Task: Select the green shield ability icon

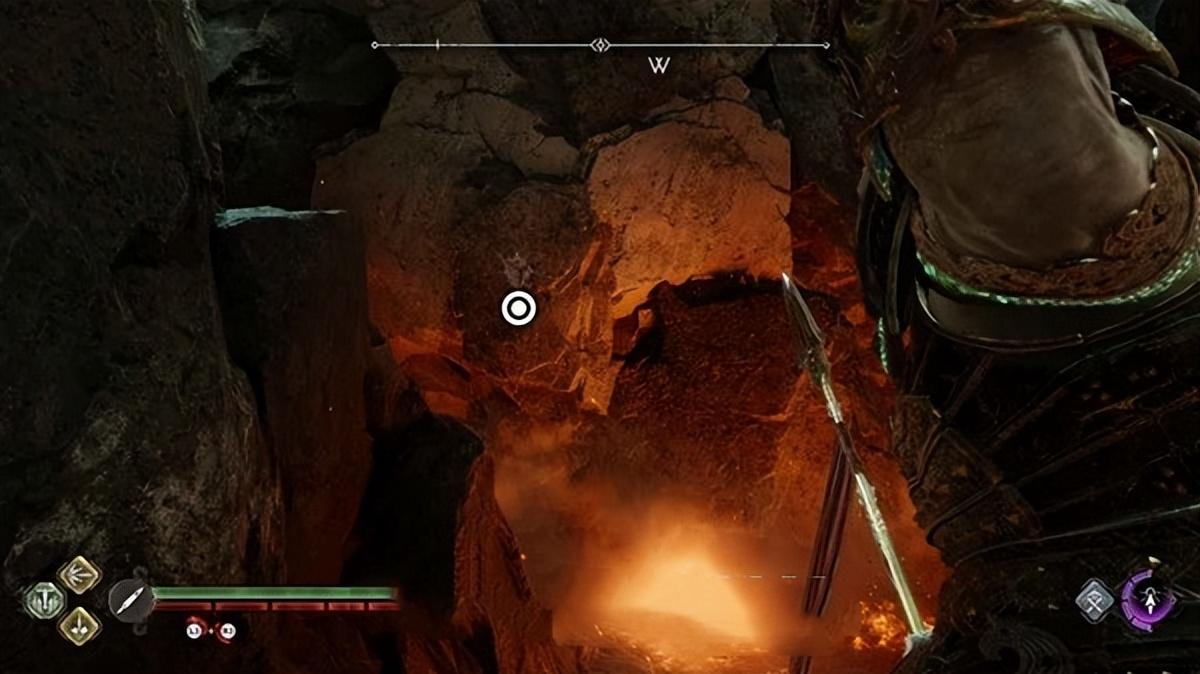Action: tap(45, 600)
